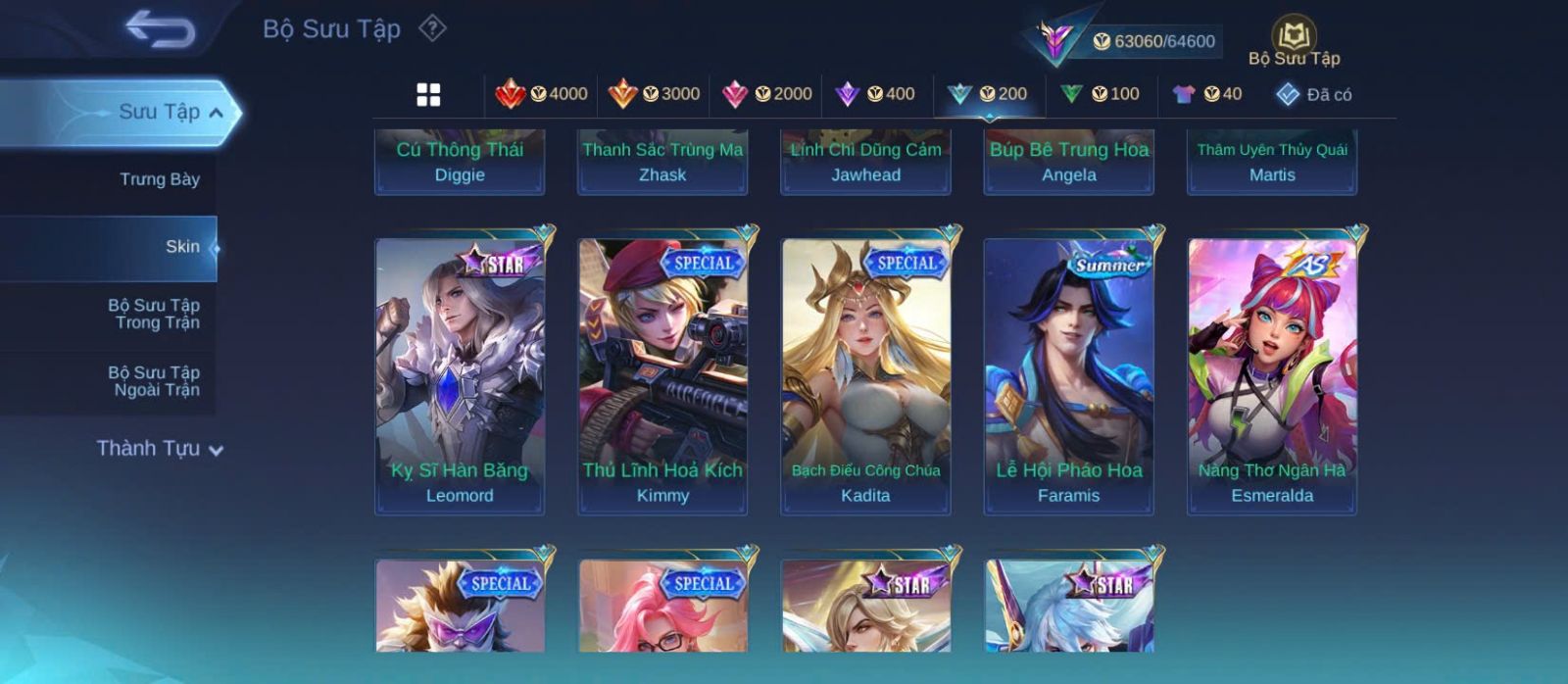Image resolution: width=1568 pixels, height=684 pixels.
Task: Filter skins by 3000 point tier
Action: tap(655, 94)
